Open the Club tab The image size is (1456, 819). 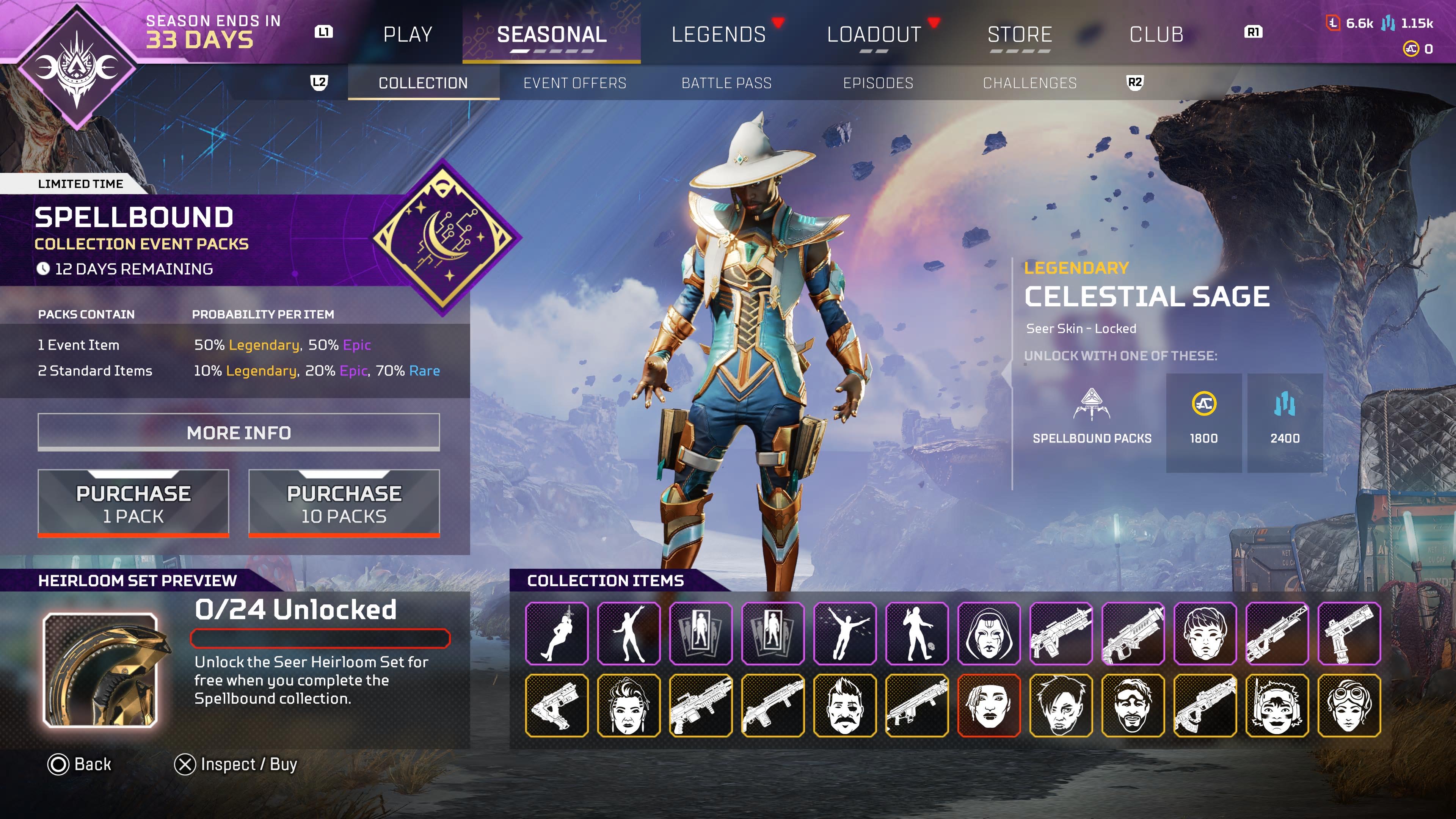pyautogui.click(x=1156, y=35)
